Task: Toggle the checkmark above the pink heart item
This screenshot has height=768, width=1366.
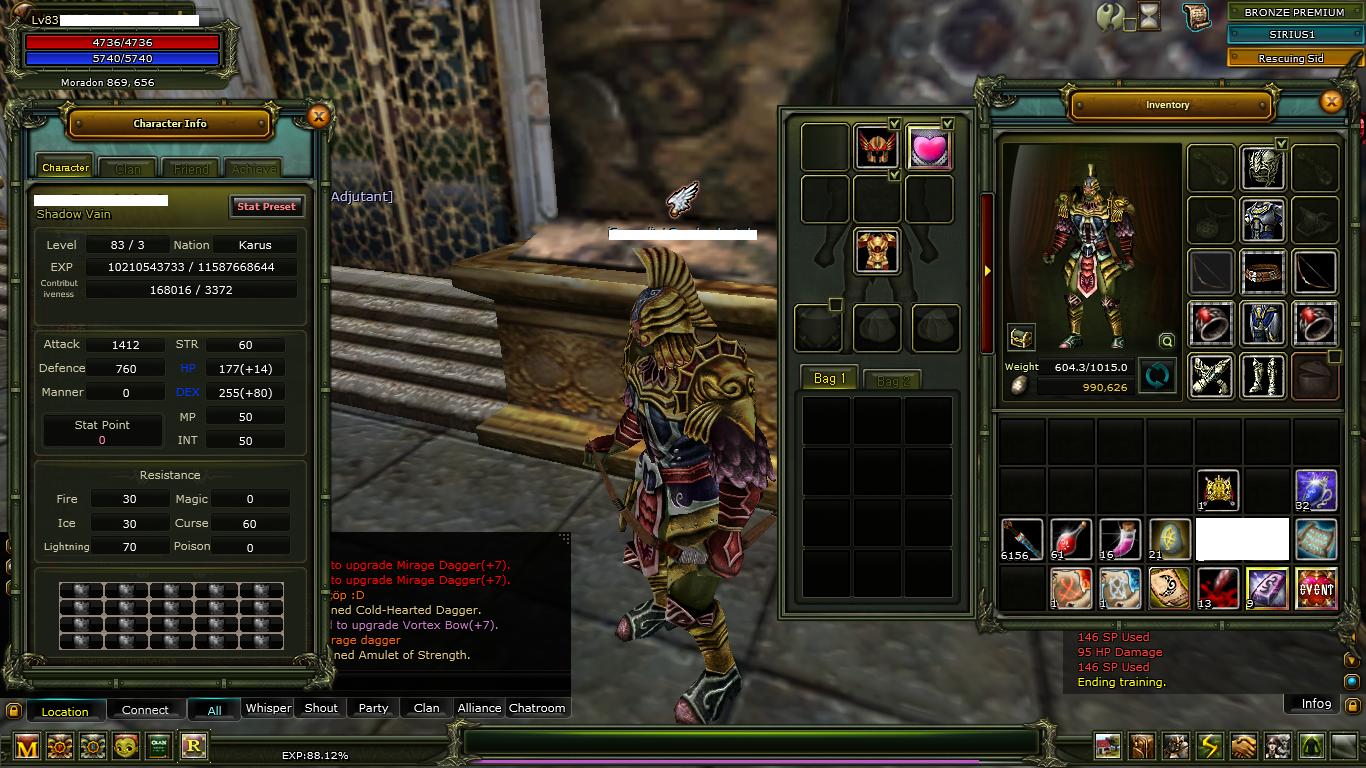Action: pos(946,124)
